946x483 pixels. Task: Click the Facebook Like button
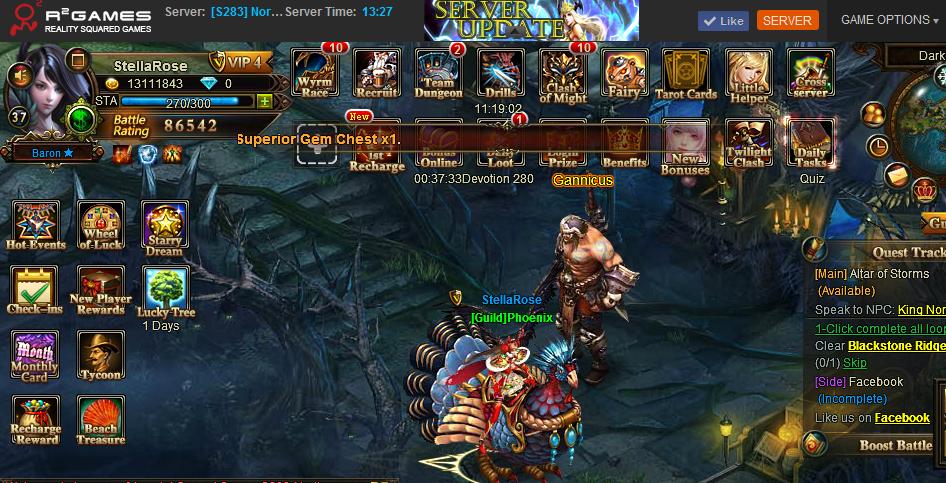722,20
